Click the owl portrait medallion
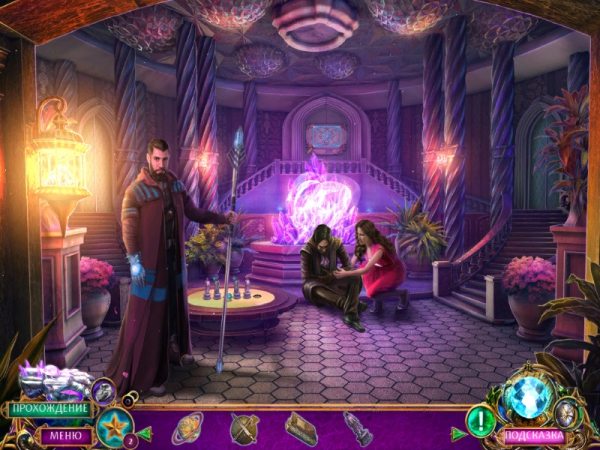The width and height of the screenshot is (600, 450). tap(104, 391)
